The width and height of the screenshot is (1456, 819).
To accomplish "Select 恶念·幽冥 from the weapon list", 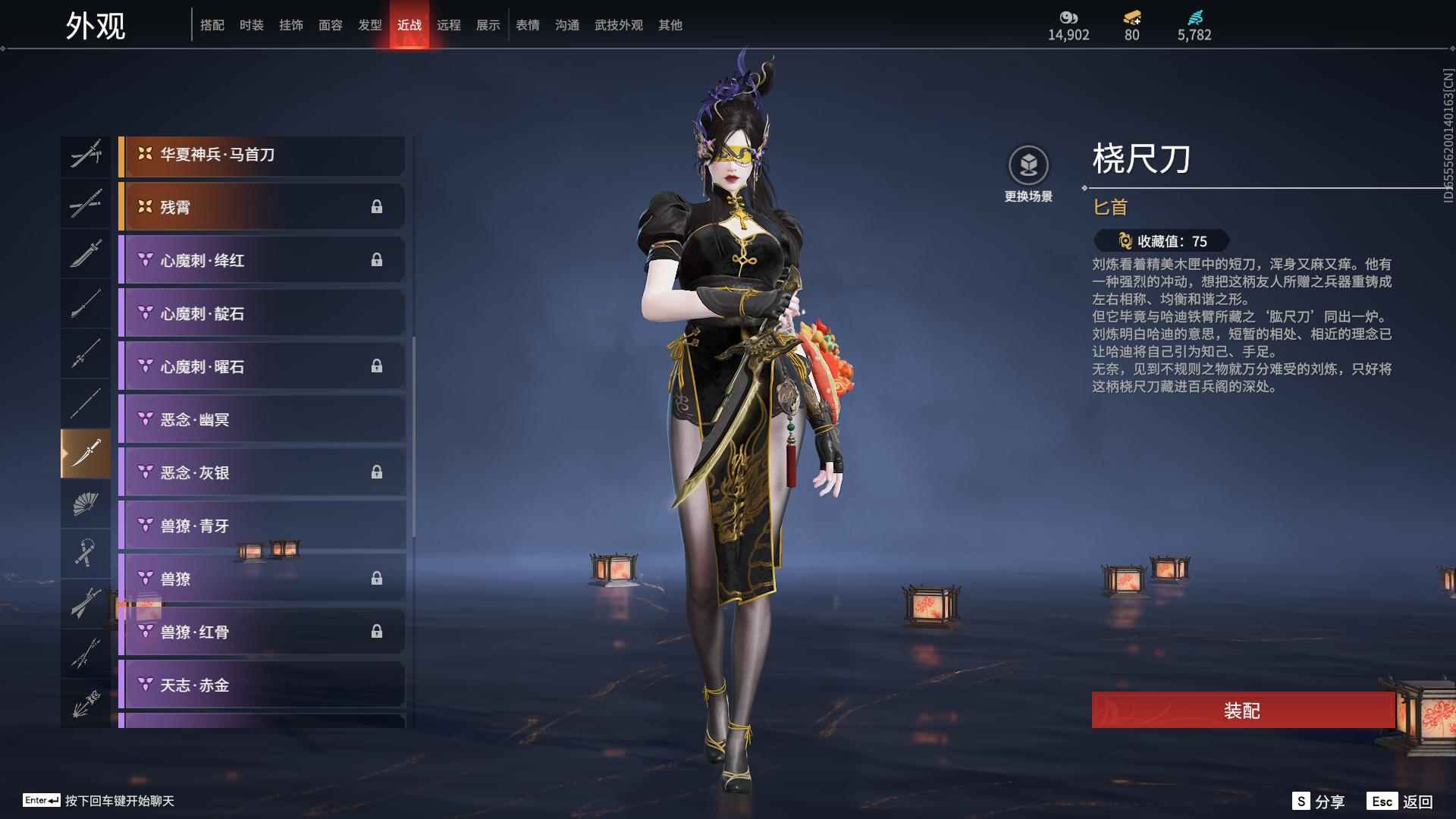I will pos(262,419).
